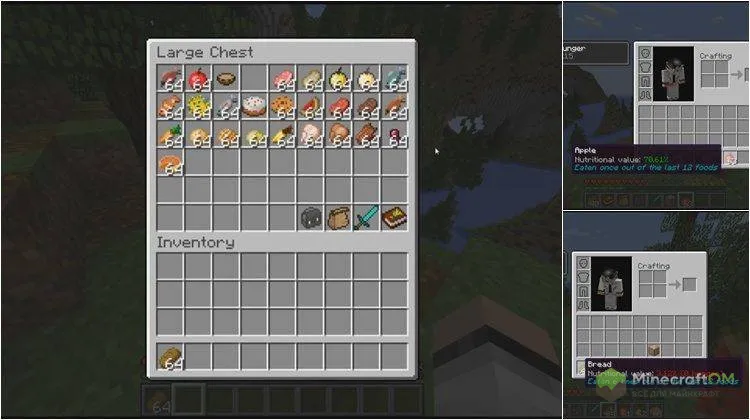Pick up the diamond sword
The image size is (750, 420).
click(x=366, y=217)
